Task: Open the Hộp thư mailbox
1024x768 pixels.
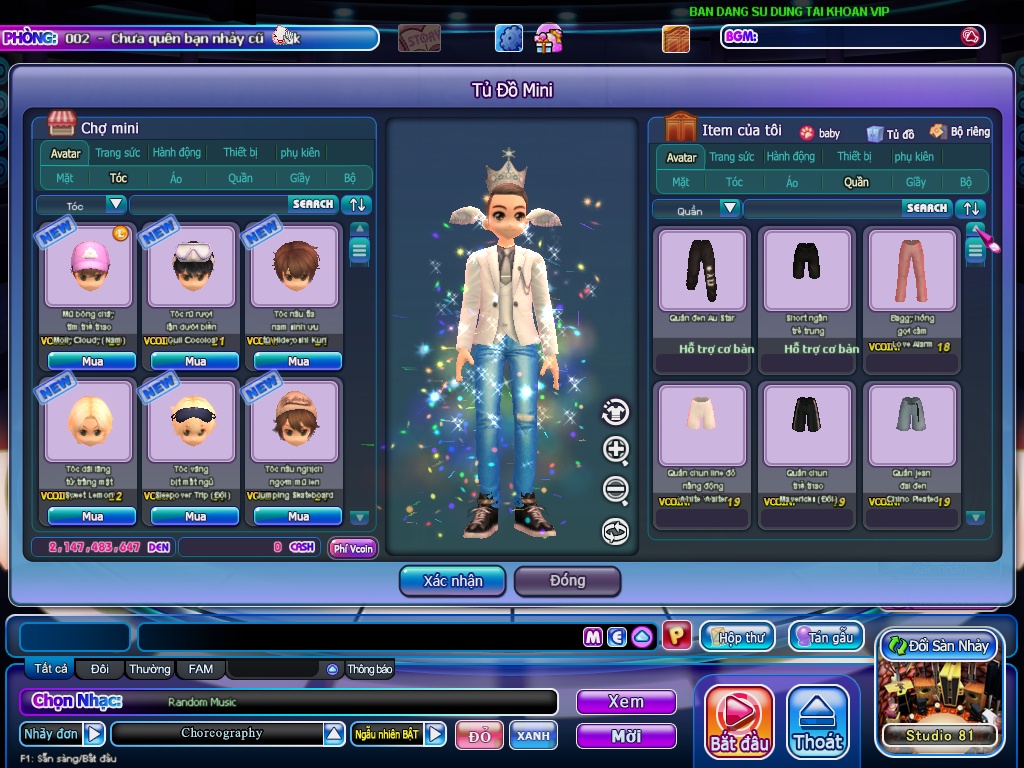Action: [x=738, y=637]
